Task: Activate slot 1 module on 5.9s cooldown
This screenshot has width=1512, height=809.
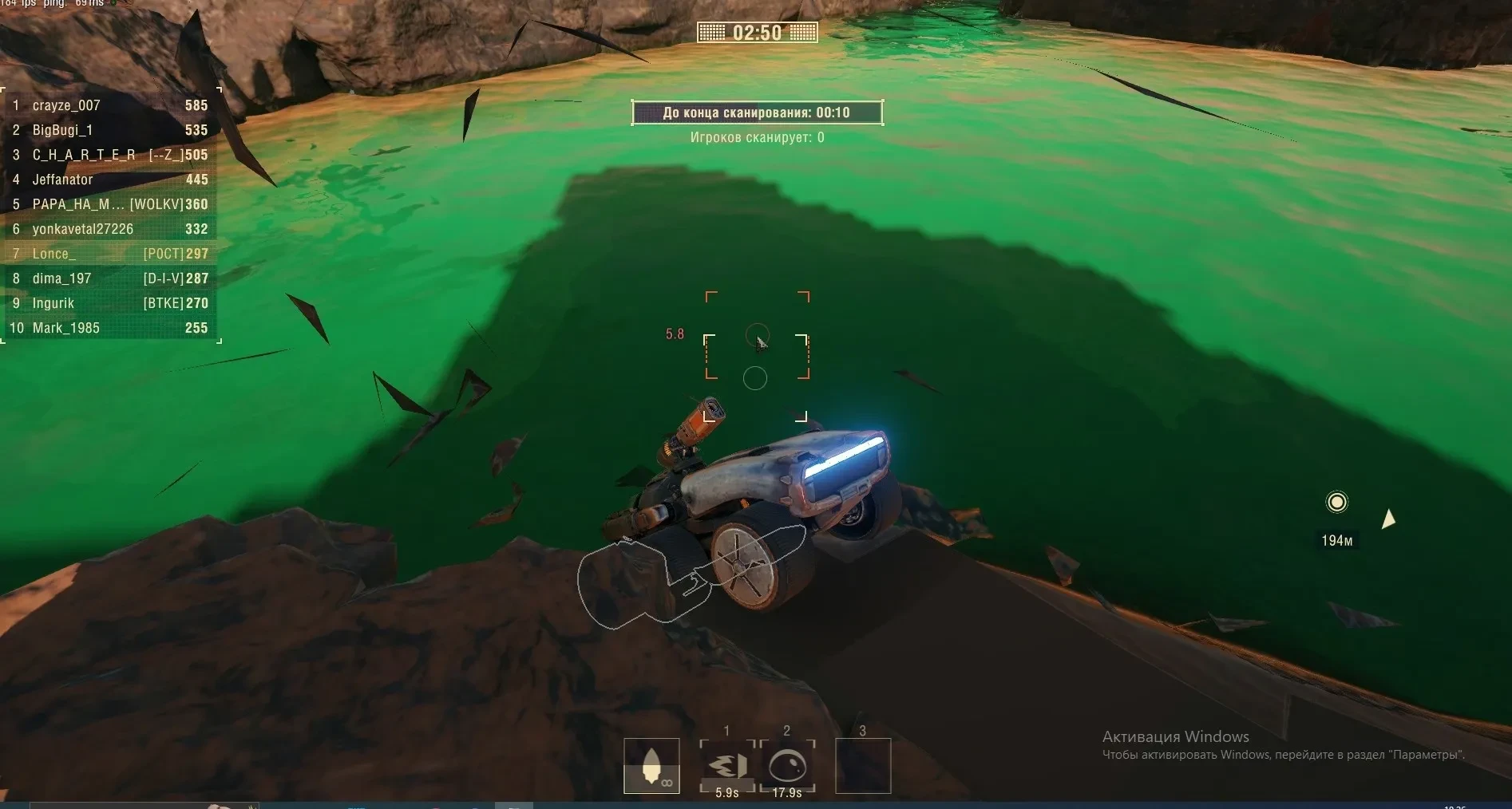Action: coord(726,766)
